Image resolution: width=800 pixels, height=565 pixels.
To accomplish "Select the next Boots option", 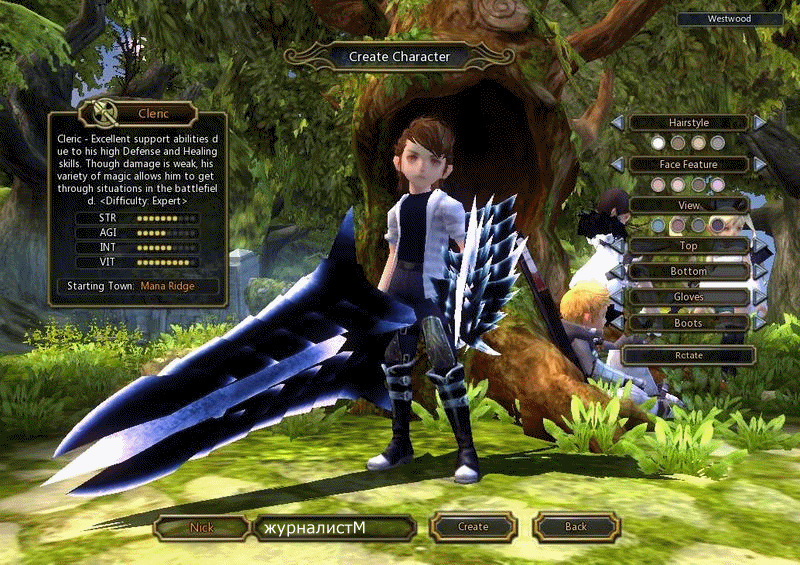I will pos(760,323).
